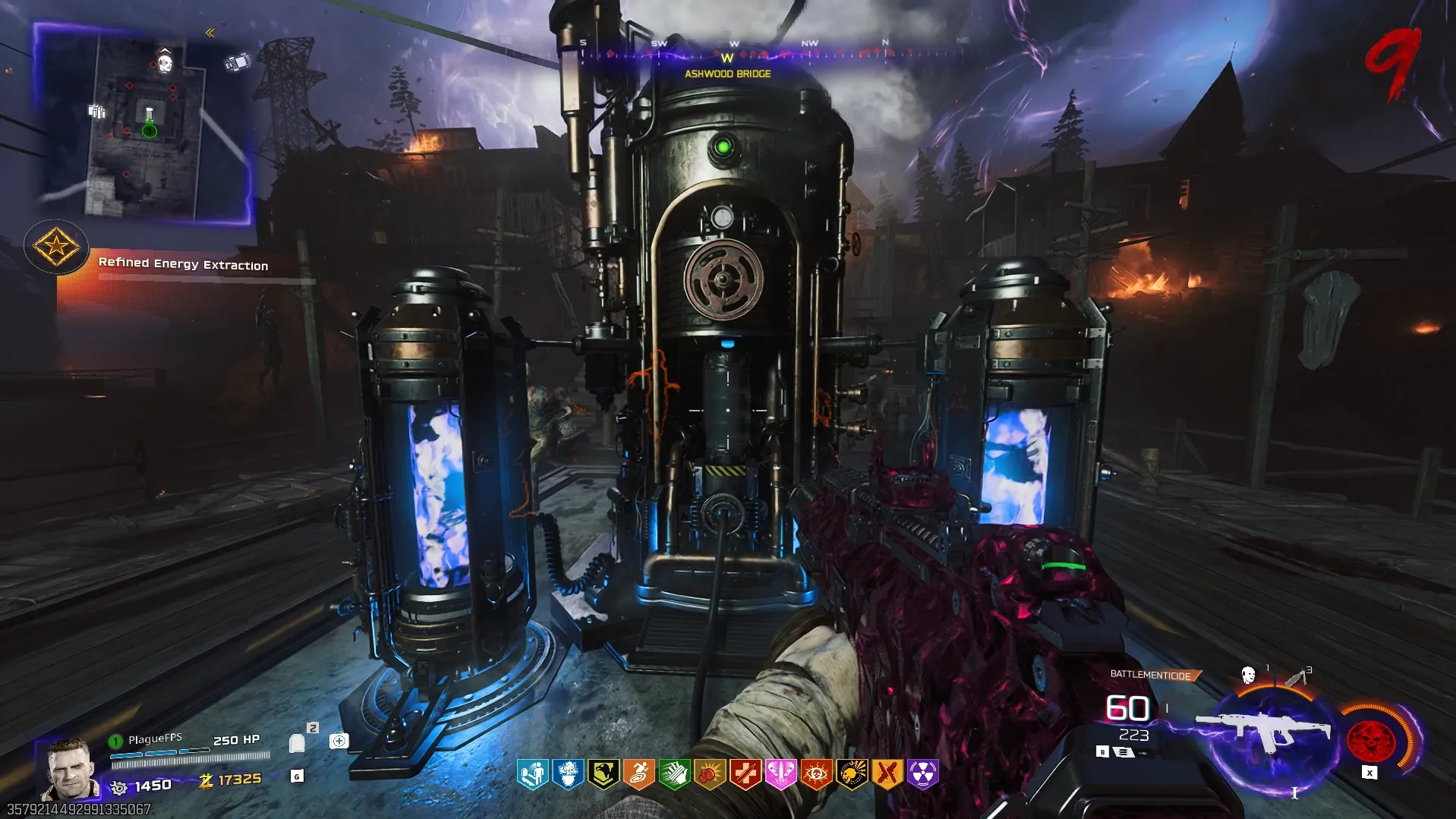Click the light-blue person-and-gravestone perk icon
The height and width of the screenshot is (819, 1456).
(533, 774)
